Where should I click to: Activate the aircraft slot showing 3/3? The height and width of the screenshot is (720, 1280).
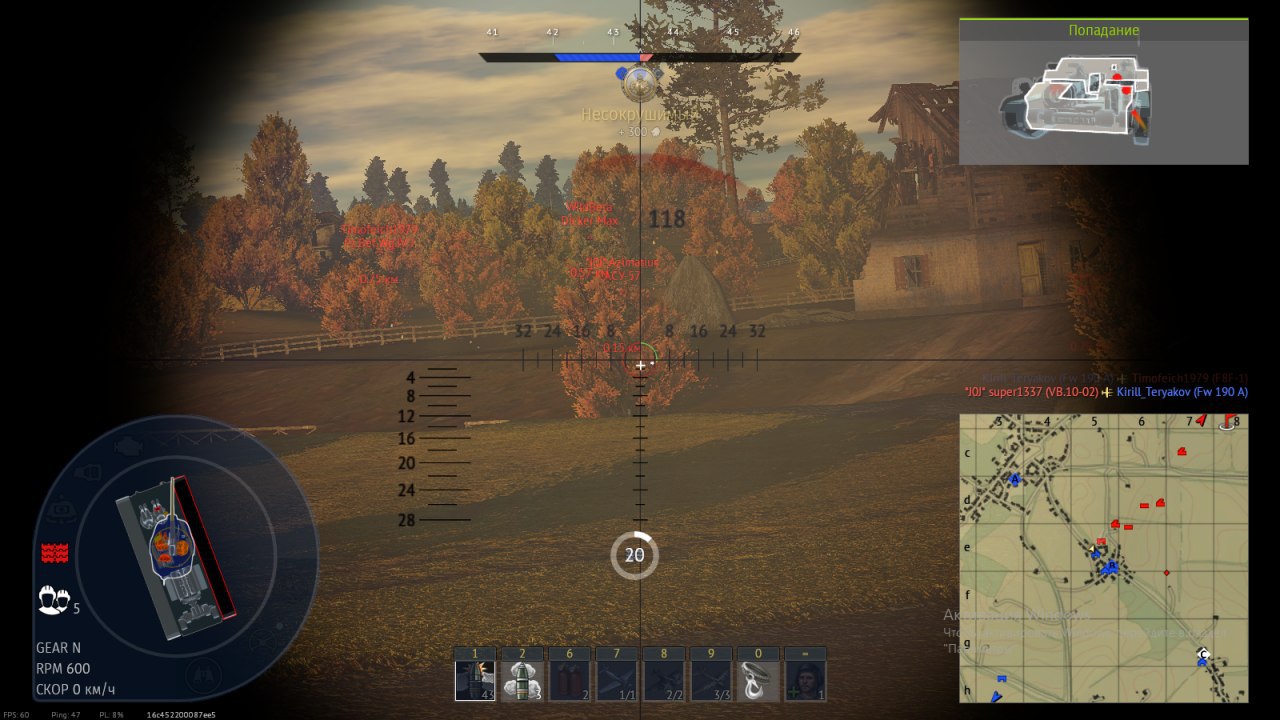(710, 679)
